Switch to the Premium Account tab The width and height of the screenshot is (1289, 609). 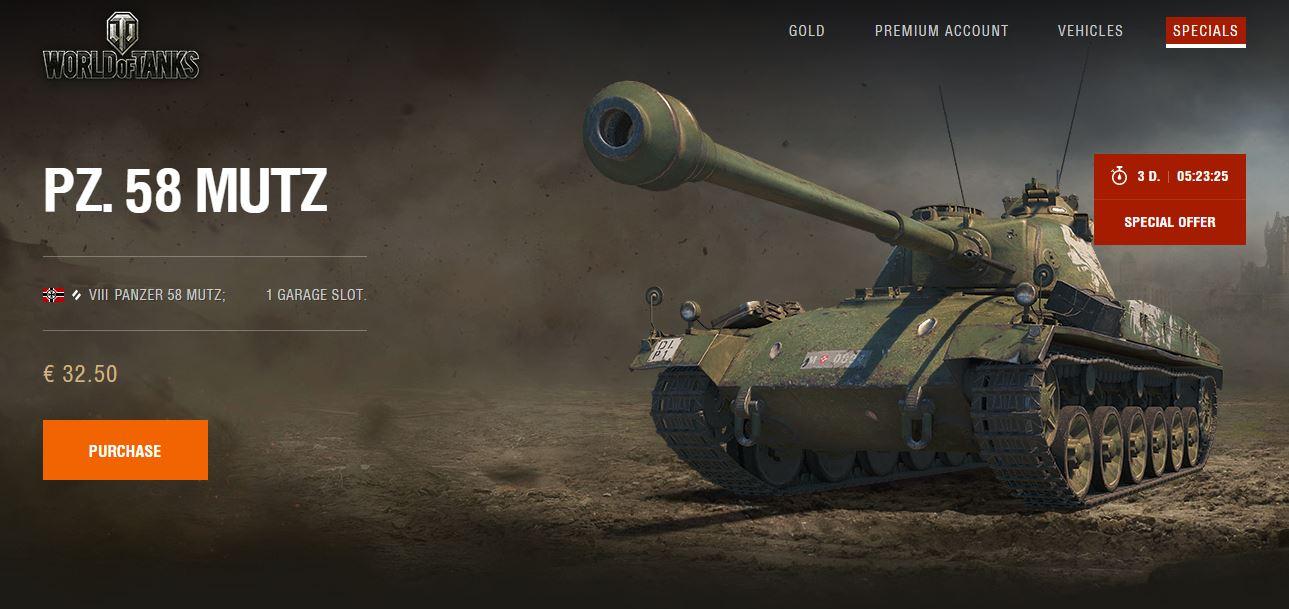click(941, 31)
